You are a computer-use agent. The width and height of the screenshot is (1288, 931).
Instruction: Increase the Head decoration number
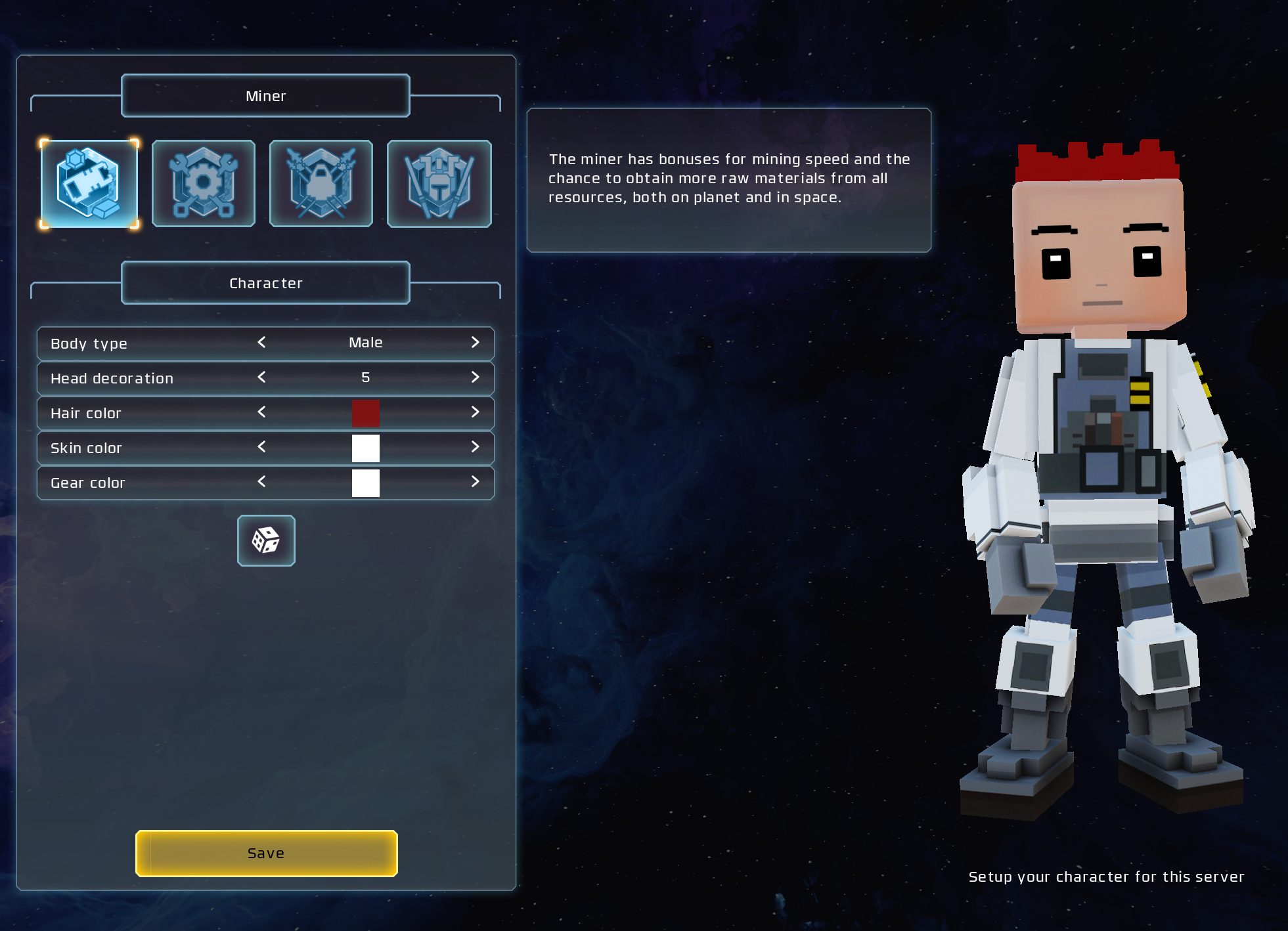click(x=475, y=378)
